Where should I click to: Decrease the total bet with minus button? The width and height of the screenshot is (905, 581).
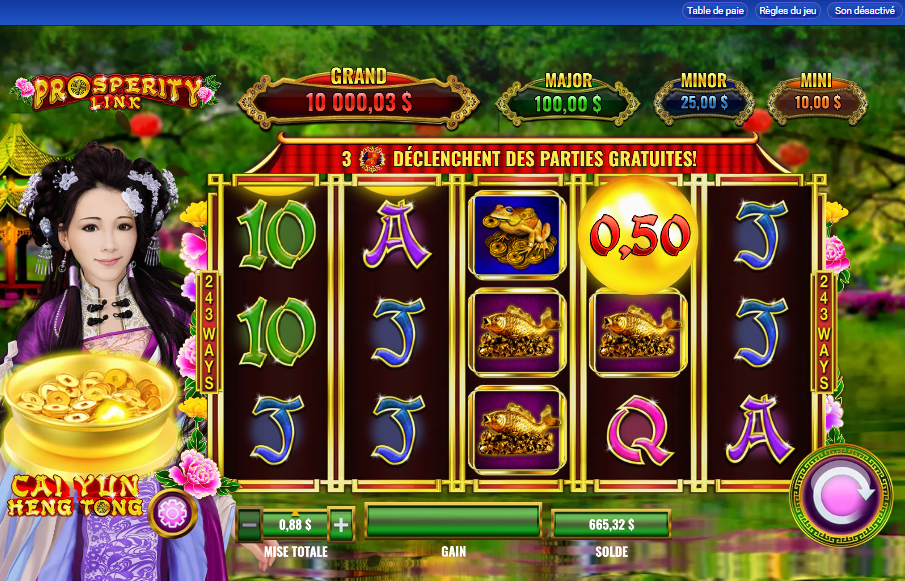pyautogui.click(x=250, y=523)
